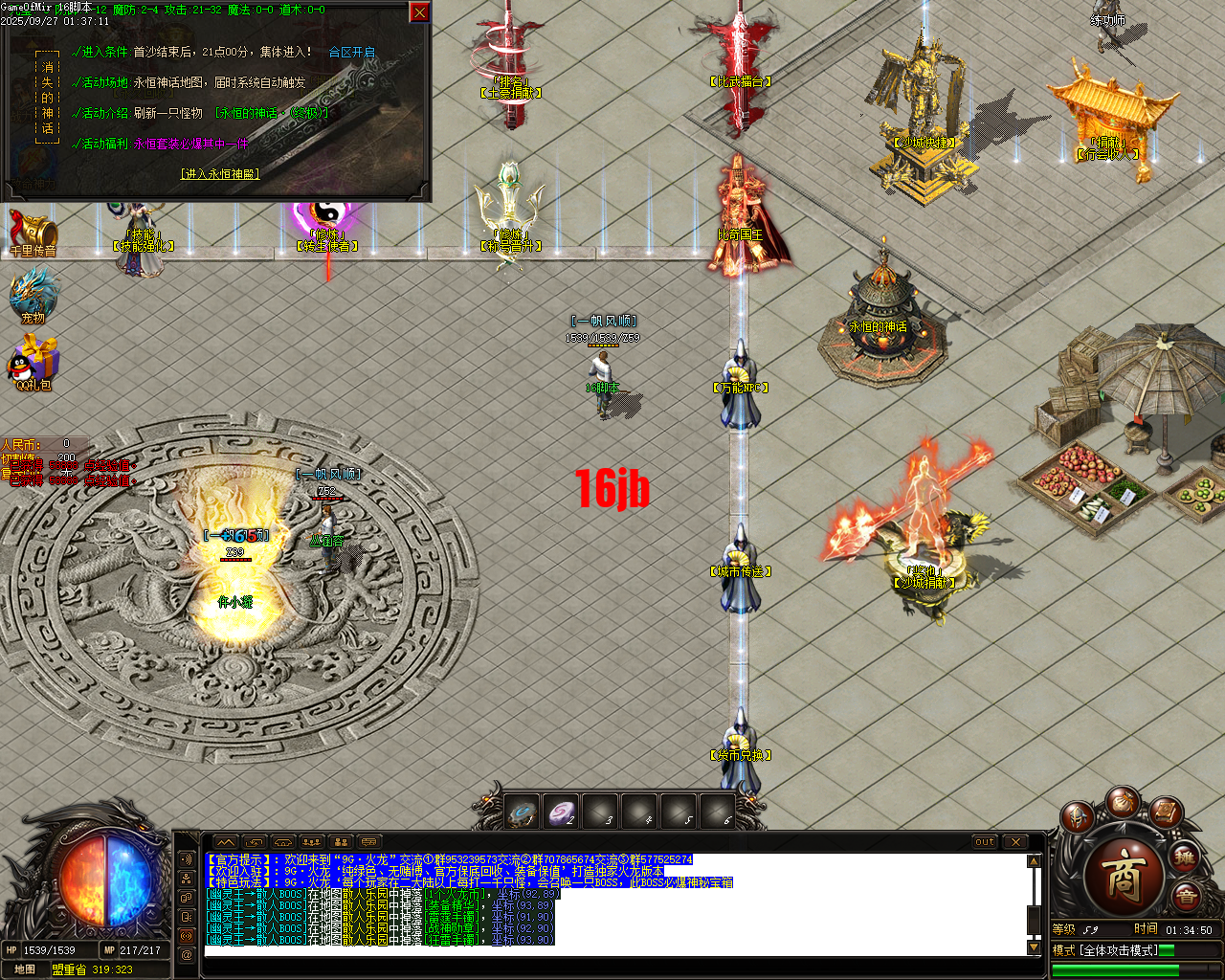The height and width of the screenshot is (980, 1225).
Task: Toggle the broadcast icon in chat sidebar
Action: coord(185,936)
